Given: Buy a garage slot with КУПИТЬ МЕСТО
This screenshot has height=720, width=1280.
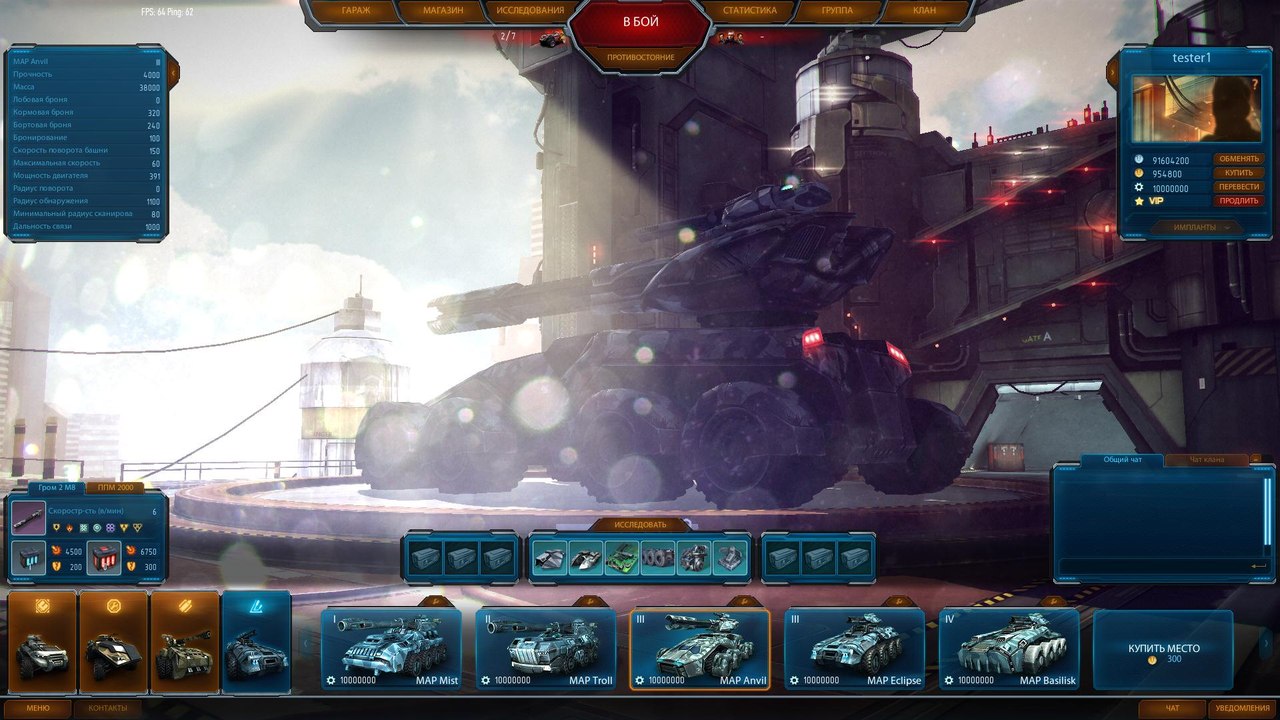Looking at the screenshot, I should 1163,650.
